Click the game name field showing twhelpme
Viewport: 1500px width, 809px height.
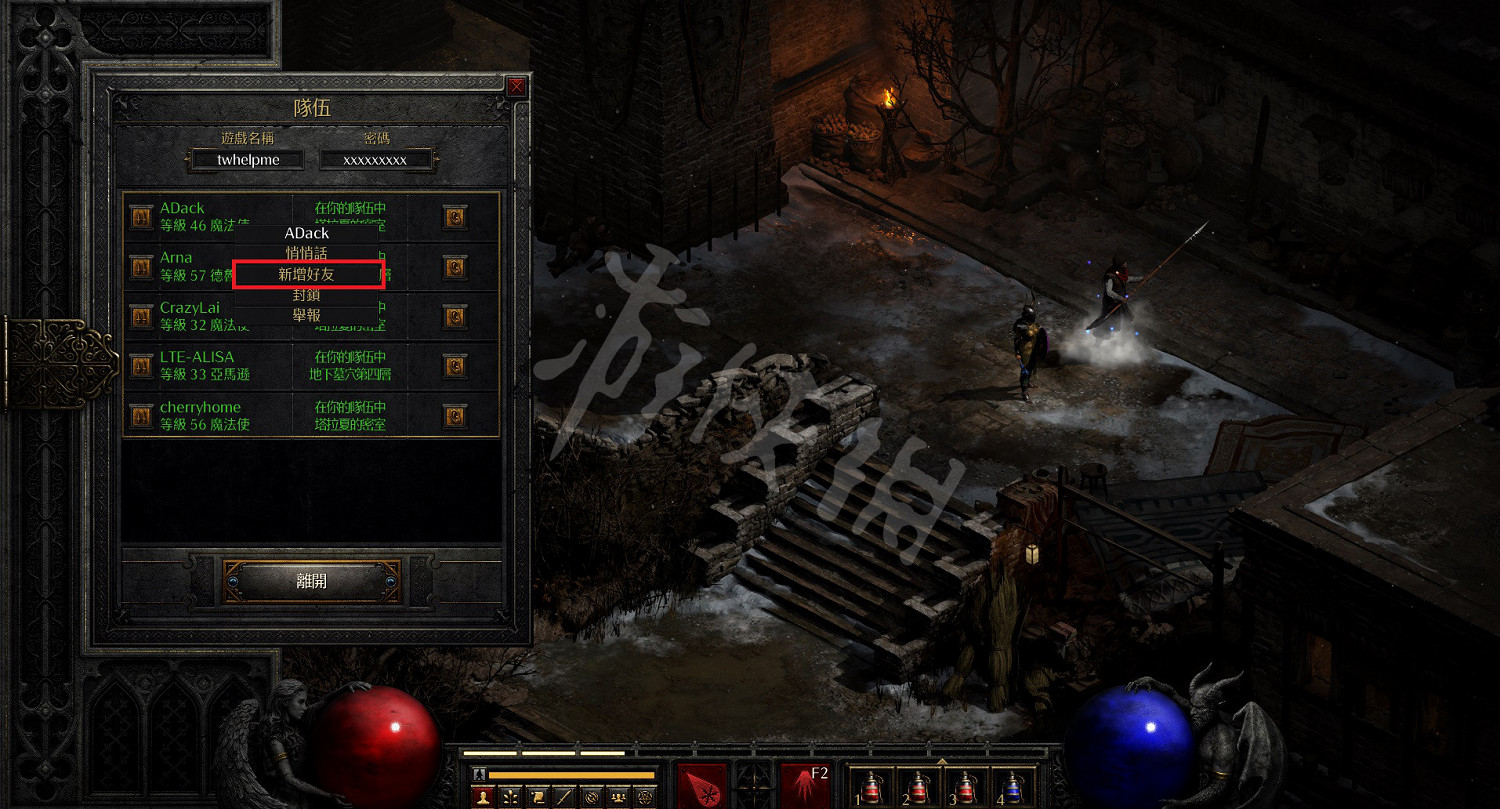248,159
